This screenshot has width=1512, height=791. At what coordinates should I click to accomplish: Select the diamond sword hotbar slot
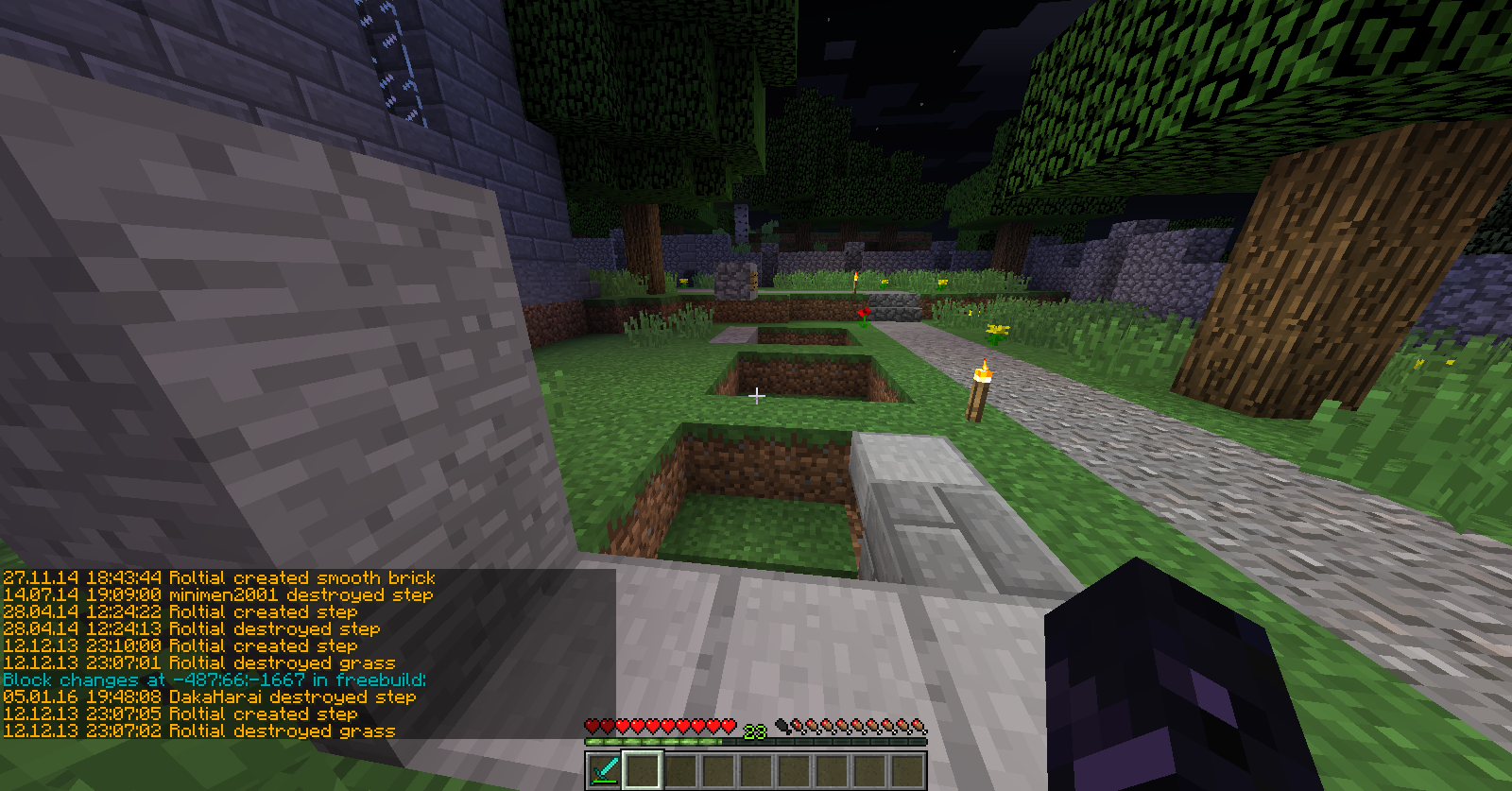pyautogui.click(x=605, y=770)
